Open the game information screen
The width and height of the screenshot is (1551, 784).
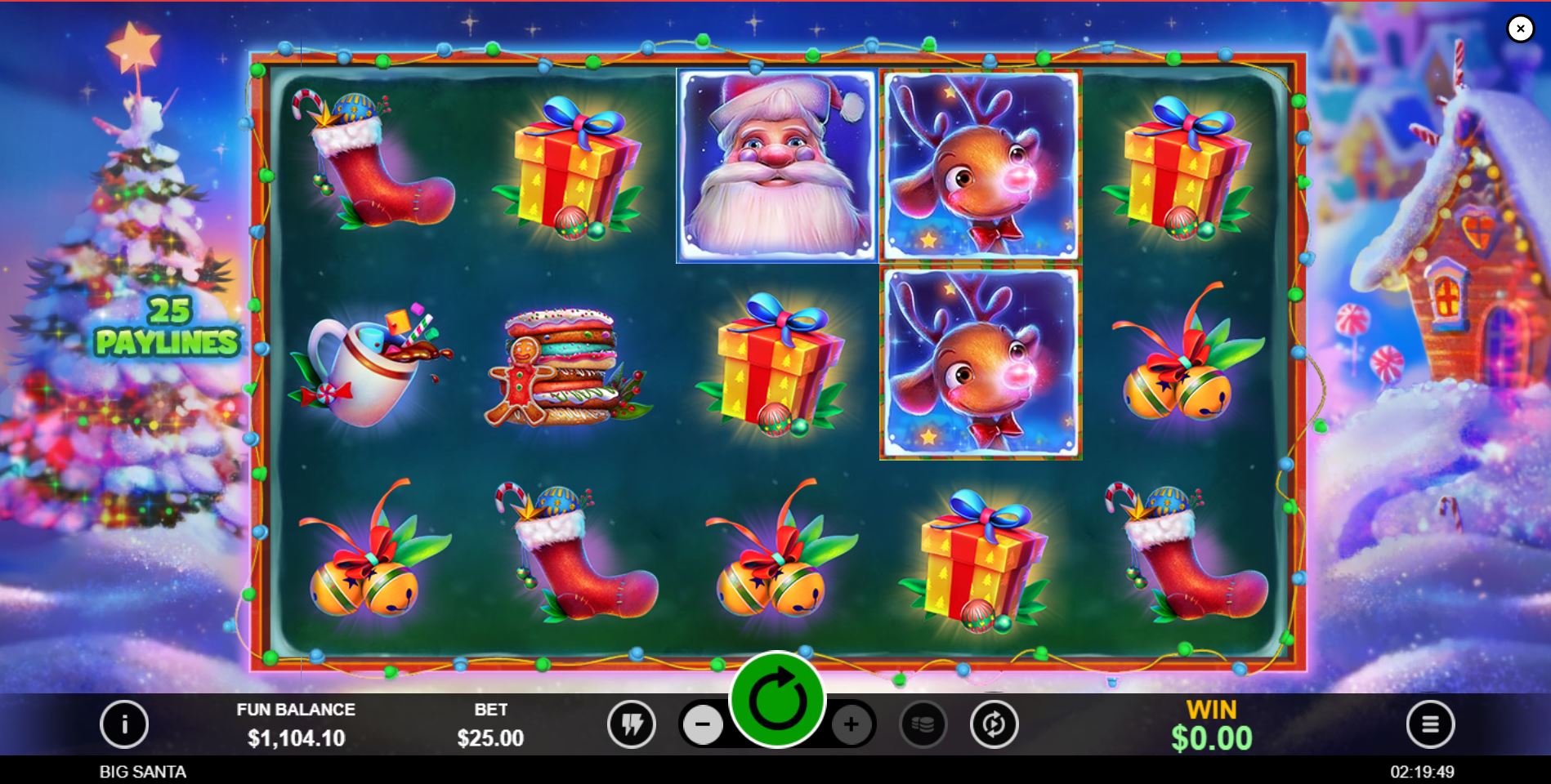point(124,724)
